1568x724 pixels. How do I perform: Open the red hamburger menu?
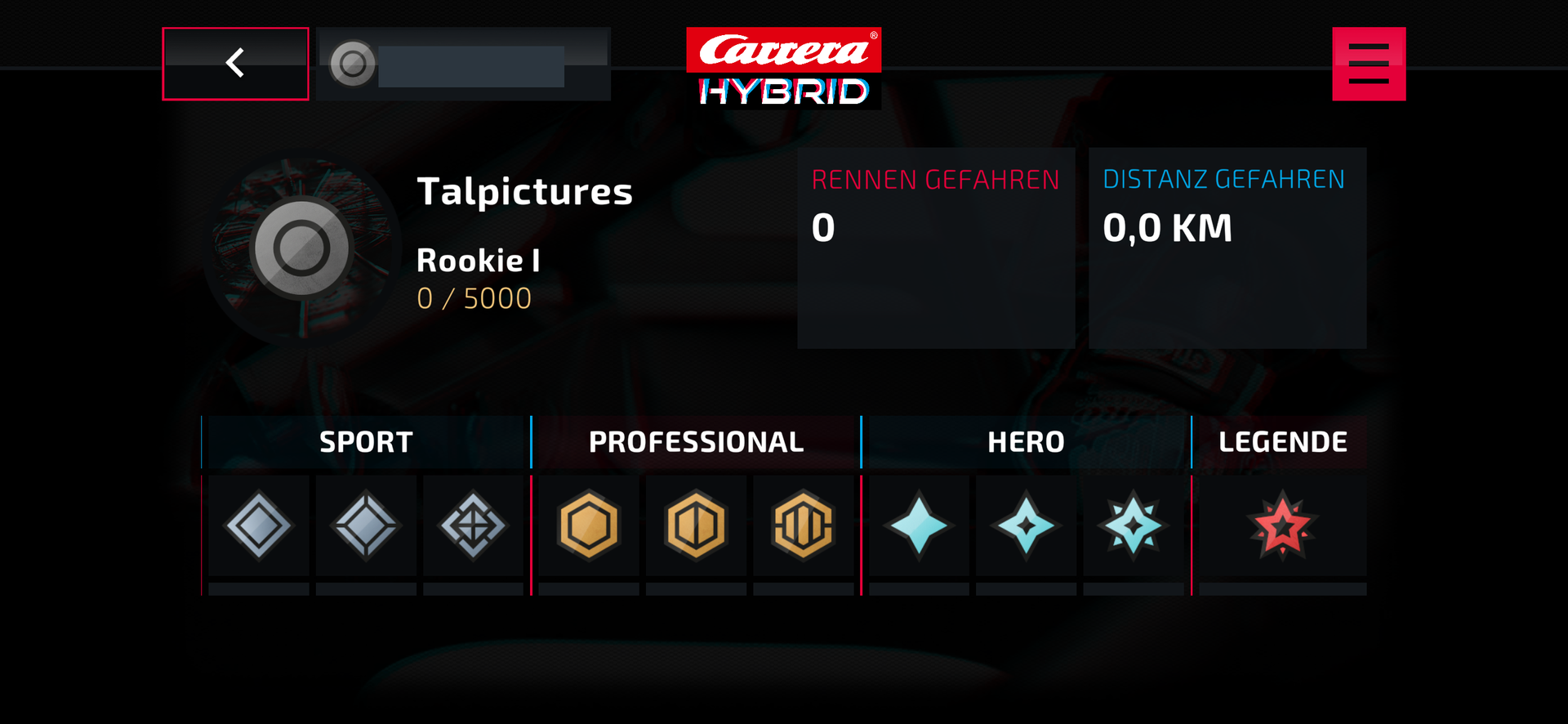pos(1369,64)
